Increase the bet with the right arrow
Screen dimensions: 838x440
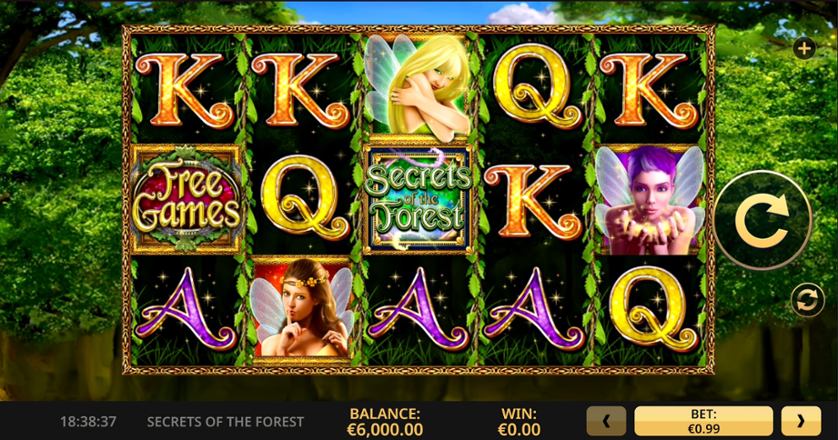800,420
